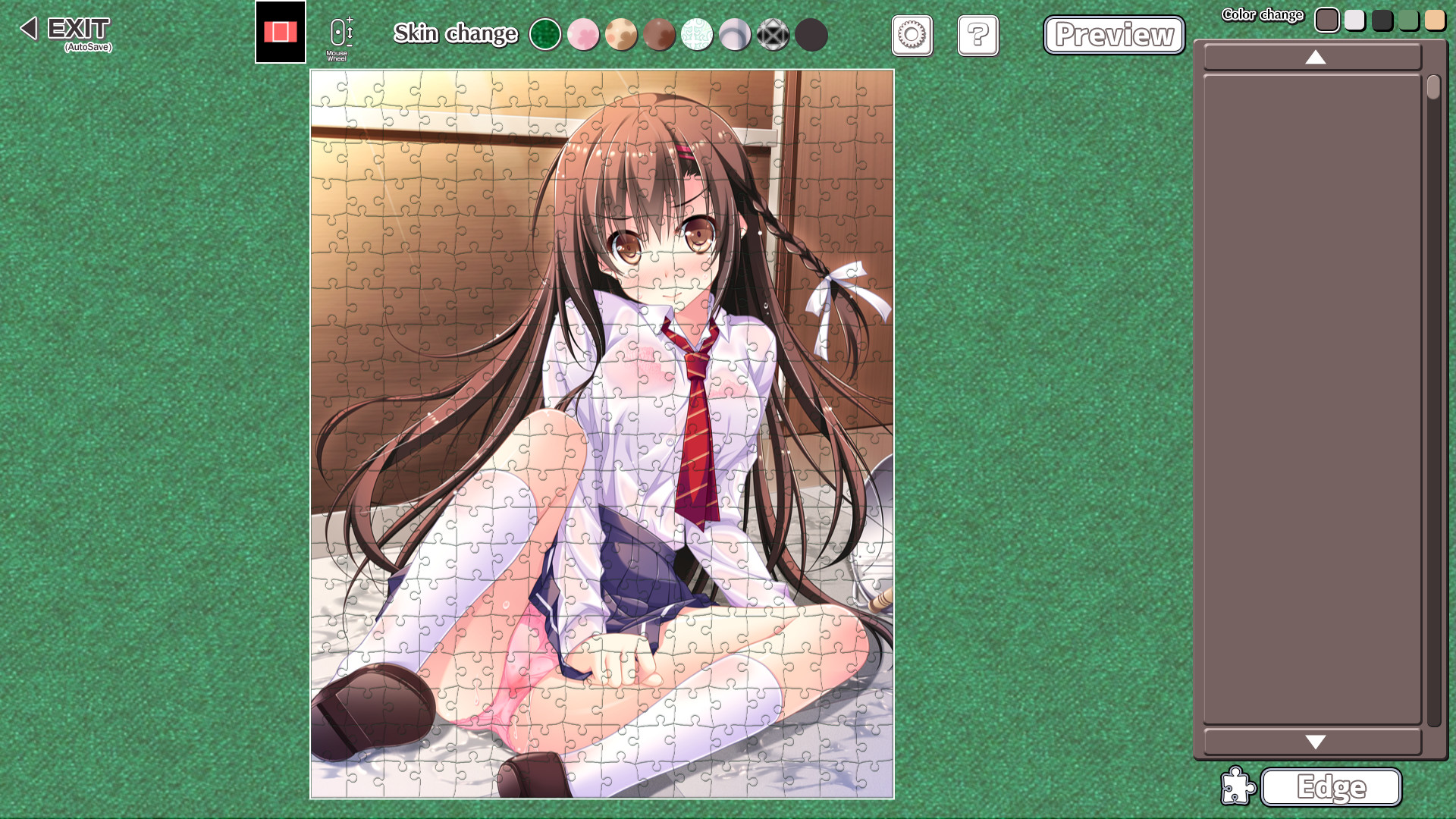This screenshot has height=819, width=1456.
Task: Click the down arrow on the piece tray
Action: click(x=1316, y=742)
